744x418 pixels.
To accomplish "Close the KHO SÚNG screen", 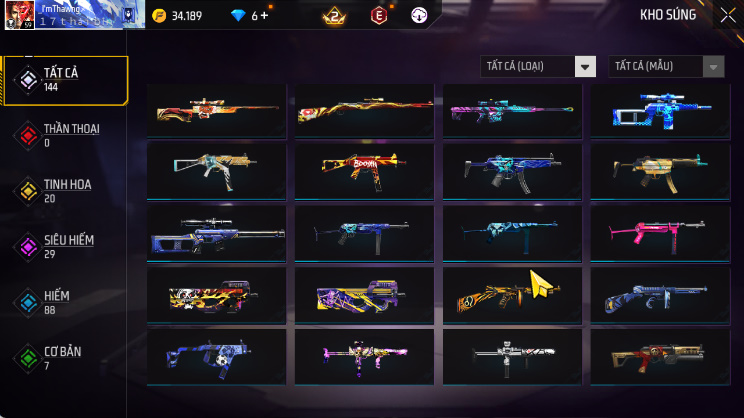I will click(x=727, y=15).
